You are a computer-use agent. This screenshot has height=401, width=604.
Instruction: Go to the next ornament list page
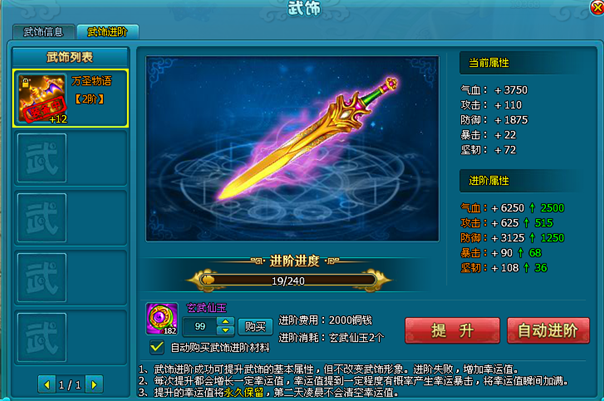click(x=92, y=383)
